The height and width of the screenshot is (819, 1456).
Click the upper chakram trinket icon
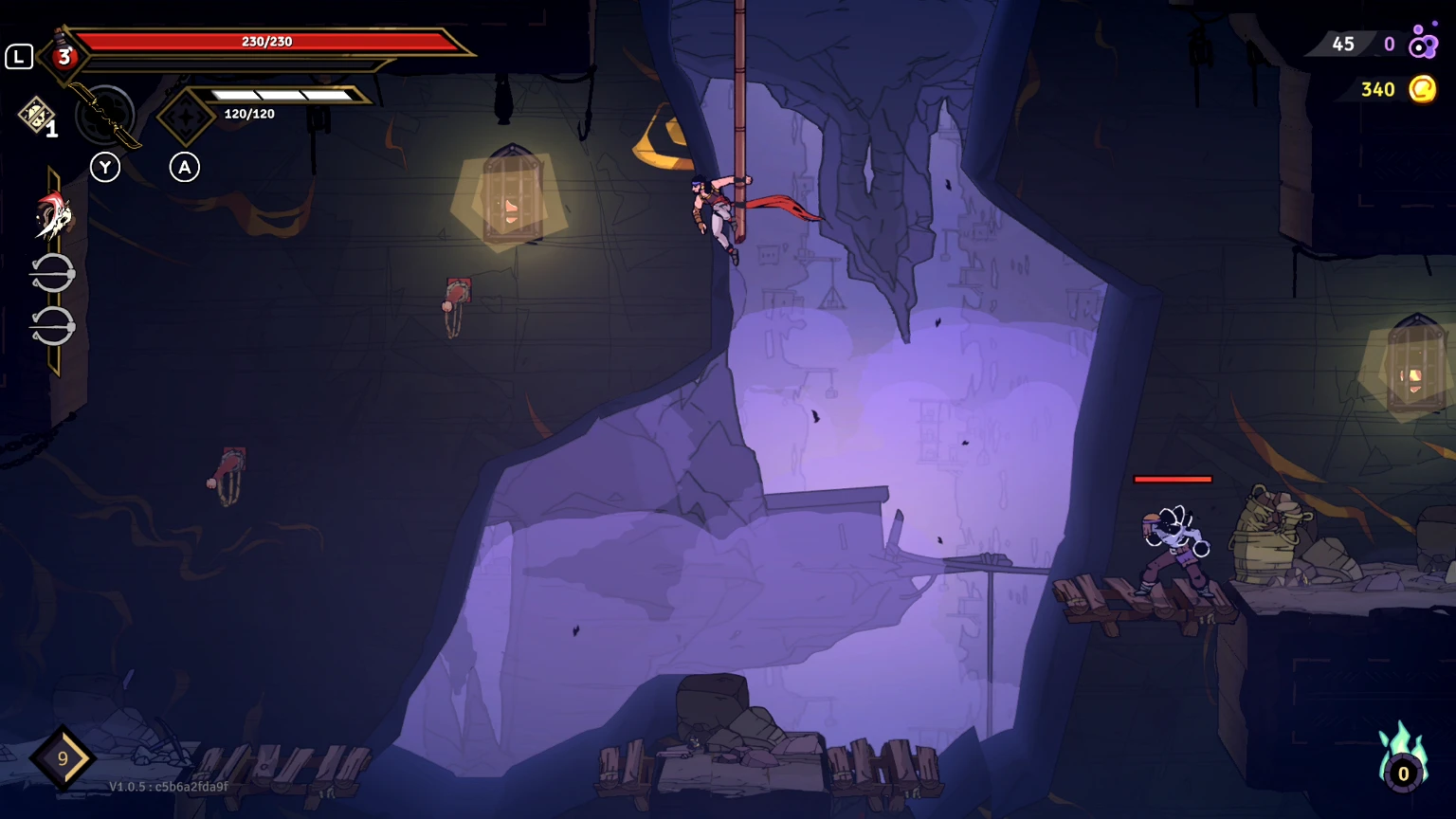coord(54,272)
